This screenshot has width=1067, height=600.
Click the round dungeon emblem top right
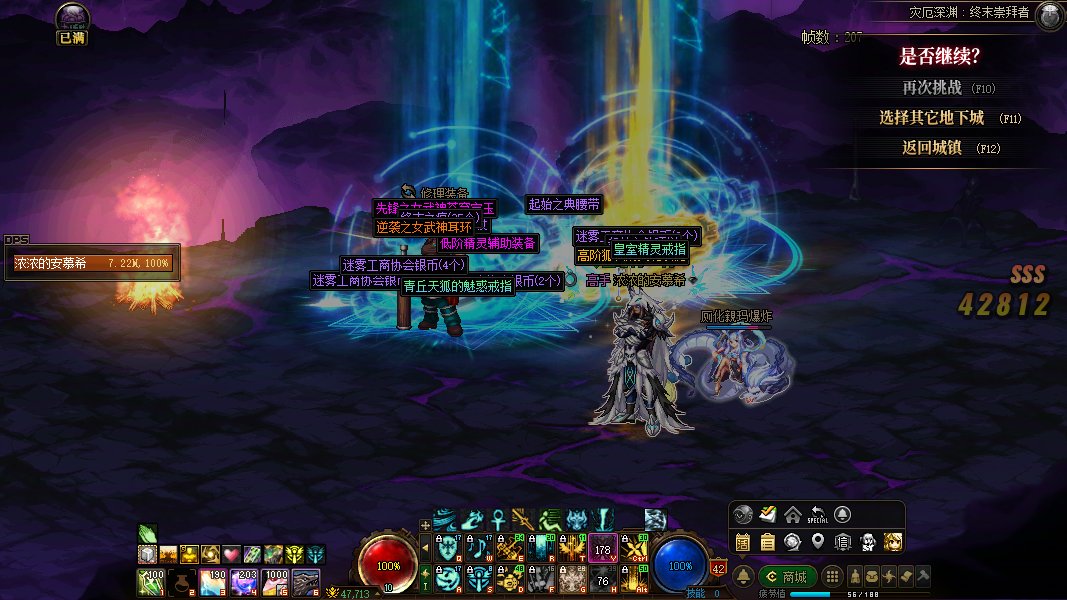(1049, 15)
